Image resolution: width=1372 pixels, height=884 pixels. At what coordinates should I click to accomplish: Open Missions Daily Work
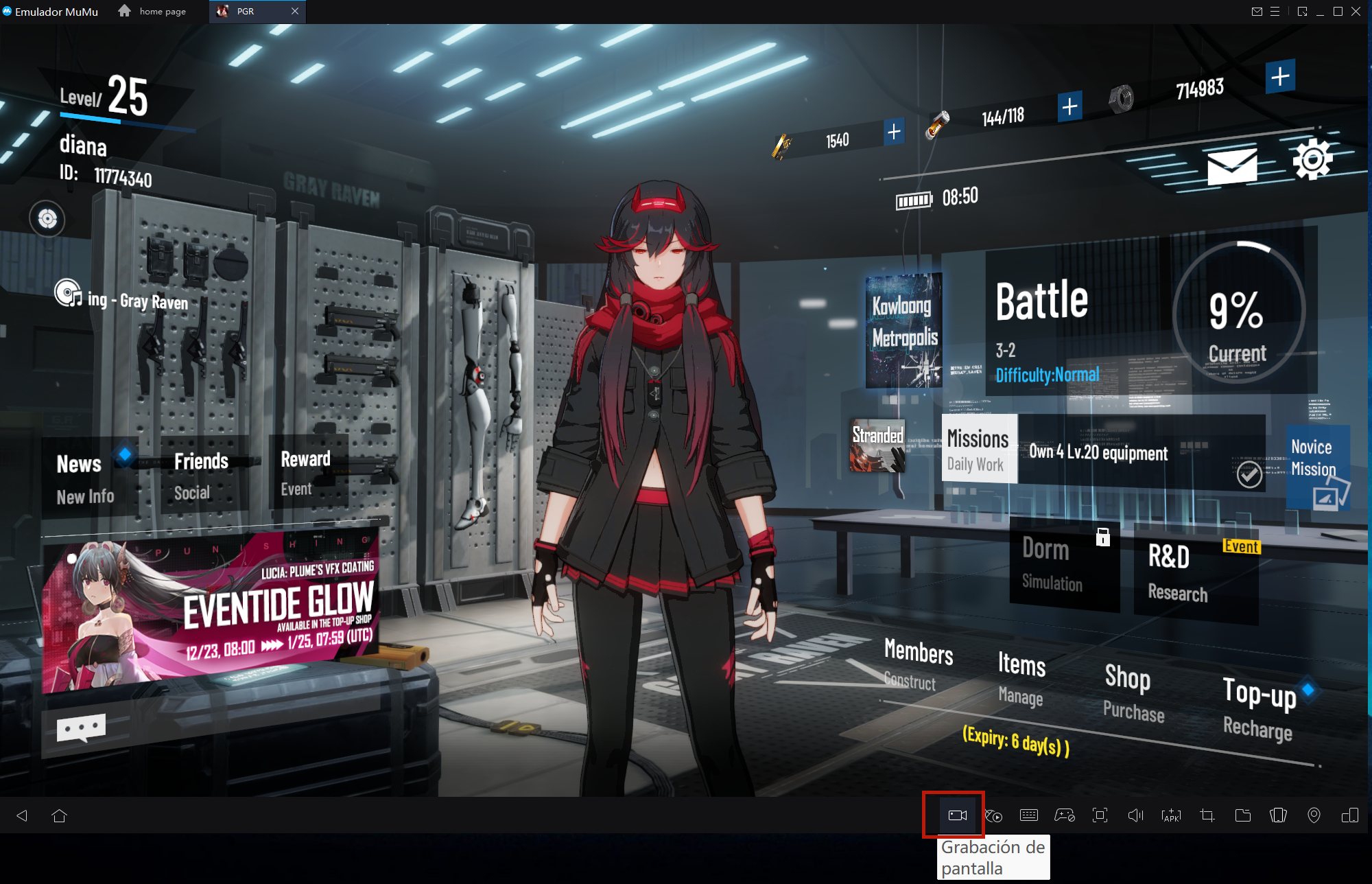(978, 450)
